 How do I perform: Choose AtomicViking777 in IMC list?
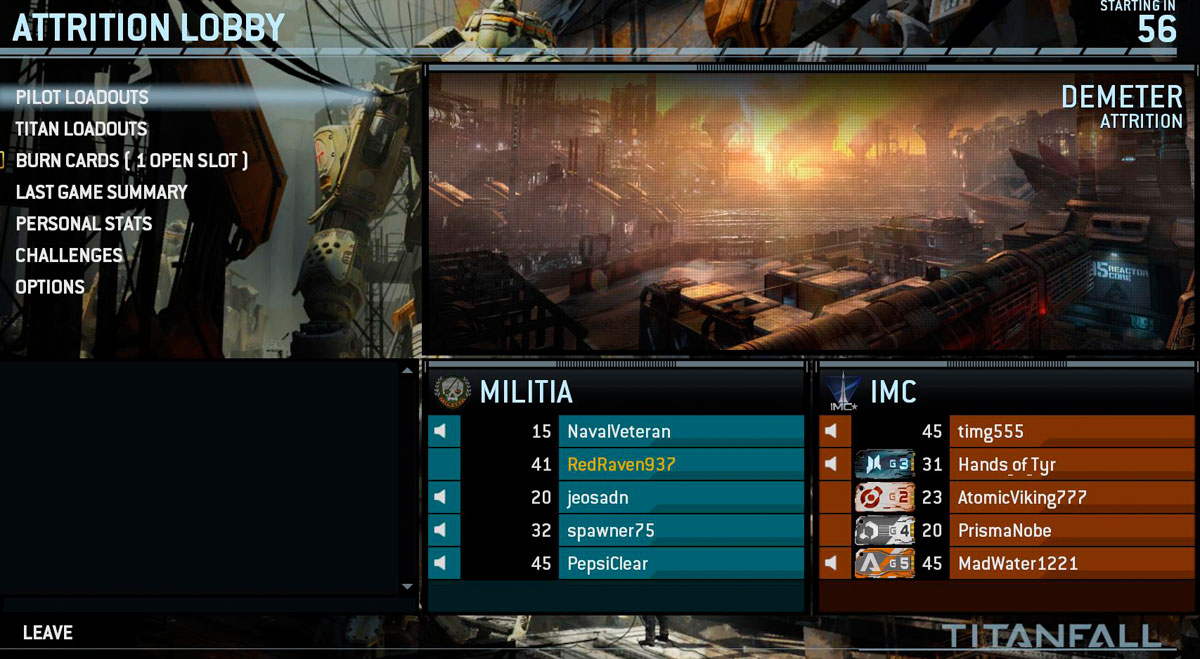[x=1022, y=497]
